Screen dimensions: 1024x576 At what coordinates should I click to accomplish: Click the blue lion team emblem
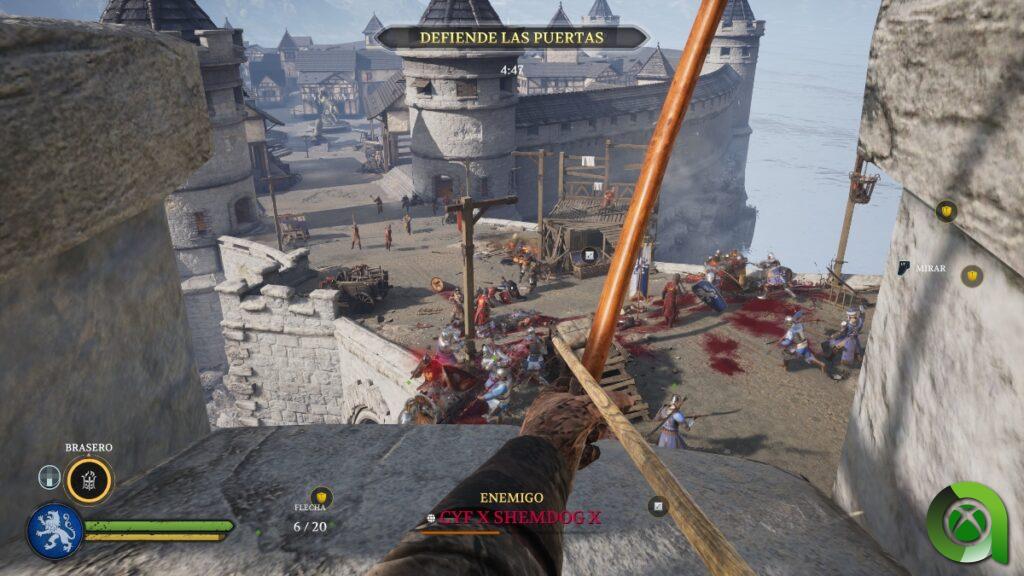55,530
